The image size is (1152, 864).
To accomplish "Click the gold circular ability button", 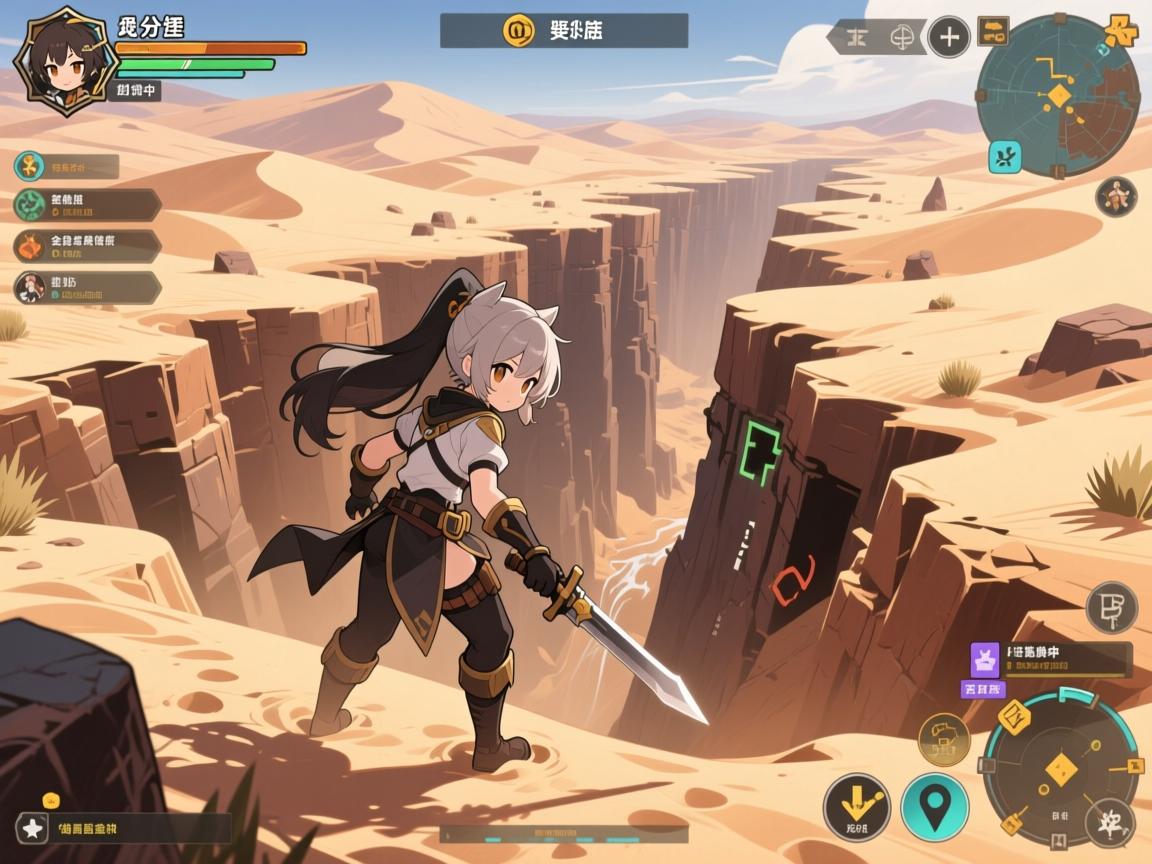I will (x=943, y=740).
